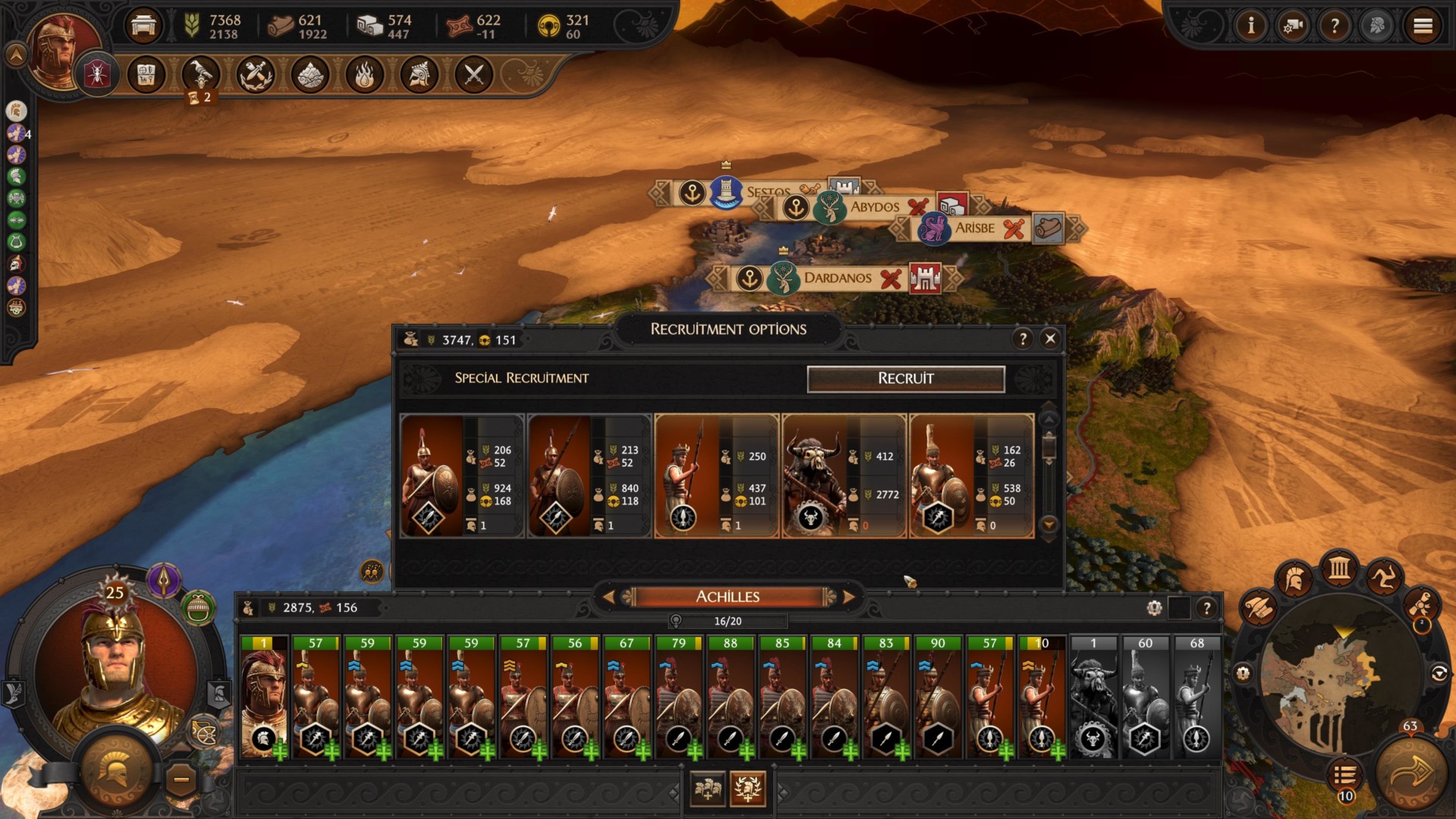Viewport: 1456px width, 819px height.
Task: Select the queued minotaur unit in army
Action: pos(1093,698)
